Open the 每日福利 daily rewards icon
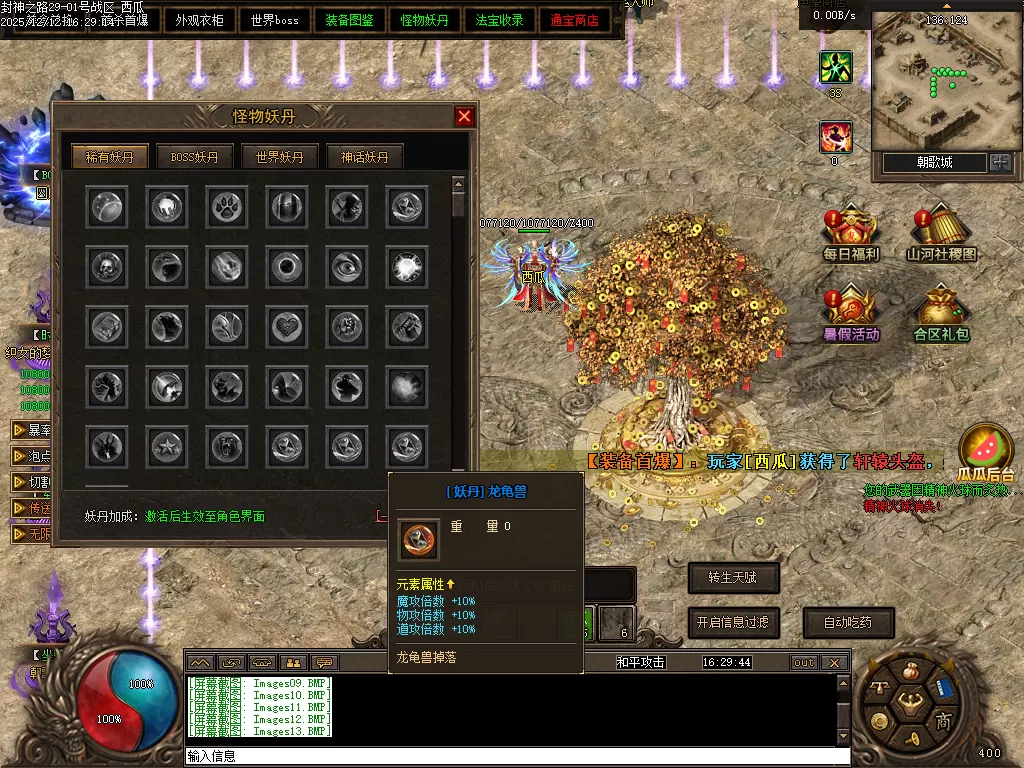 (850, 236)
